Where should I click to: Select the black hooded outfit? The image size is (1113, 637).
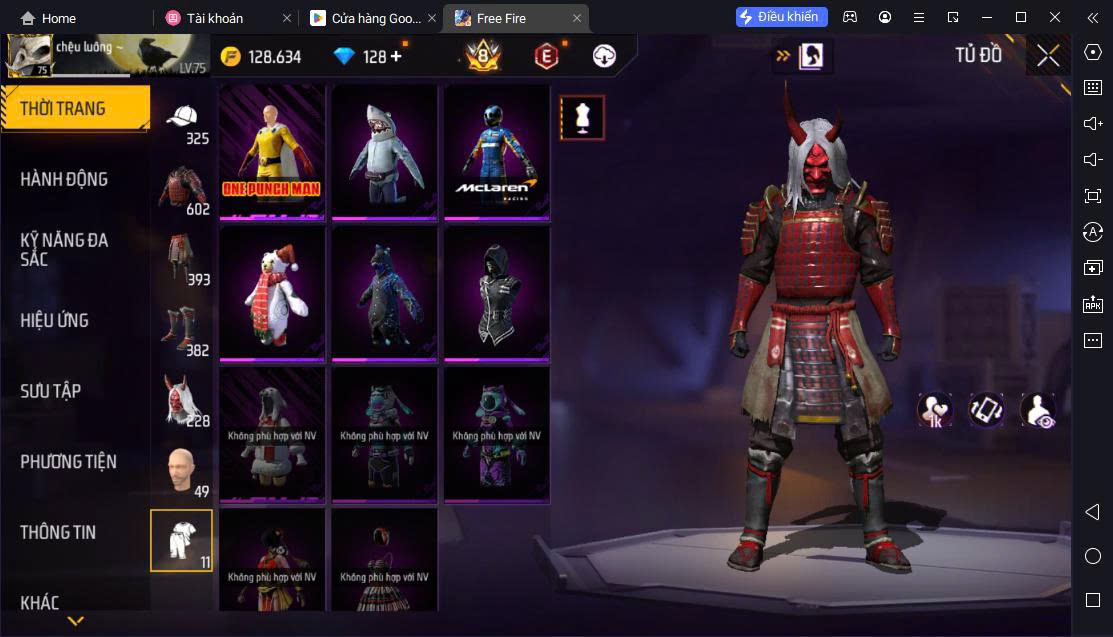[497, 292]
